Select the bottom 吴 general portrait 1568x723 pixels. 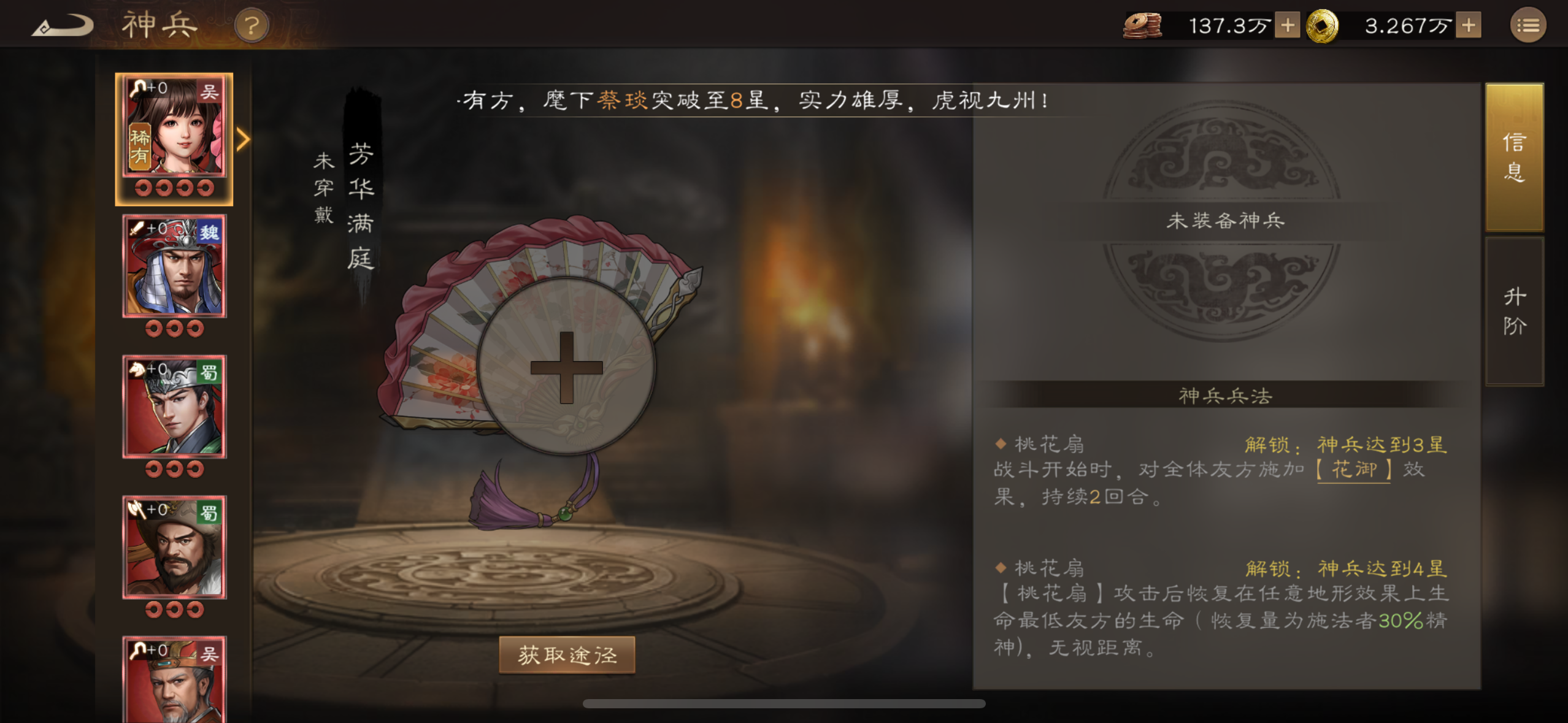coord(174,681)
